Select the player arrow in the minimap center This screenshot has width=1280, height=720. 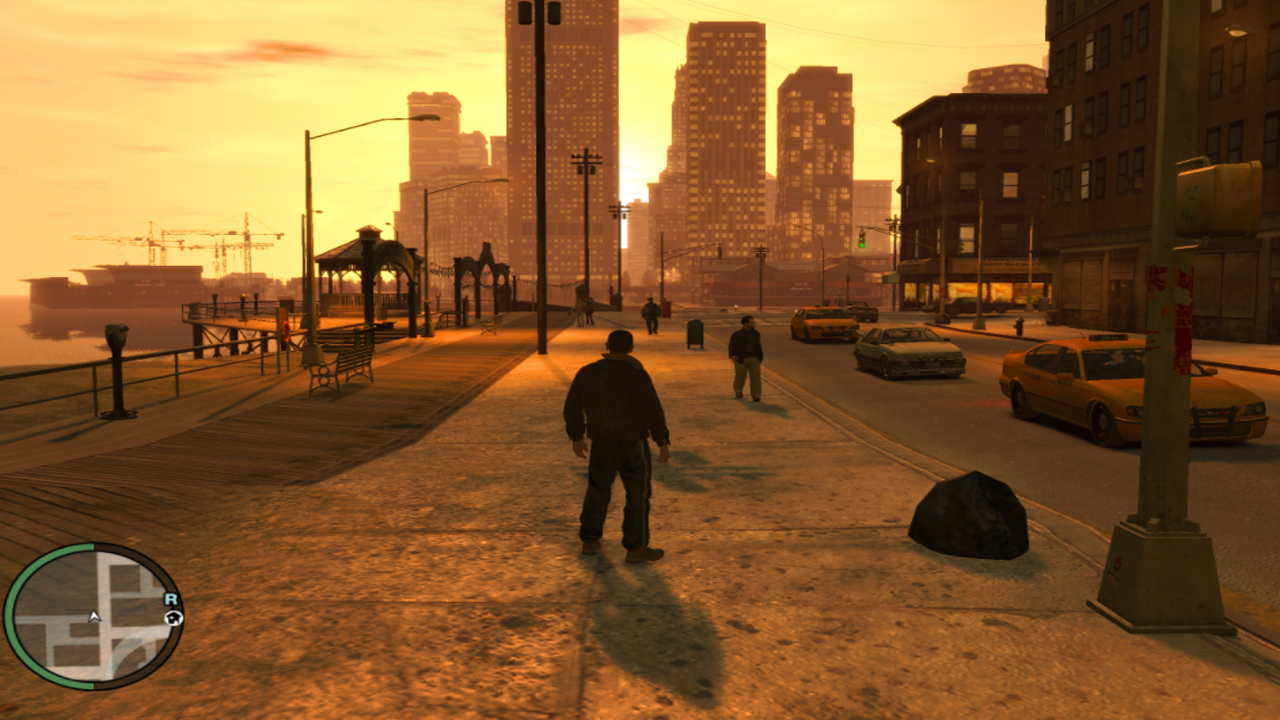[94, 617]
